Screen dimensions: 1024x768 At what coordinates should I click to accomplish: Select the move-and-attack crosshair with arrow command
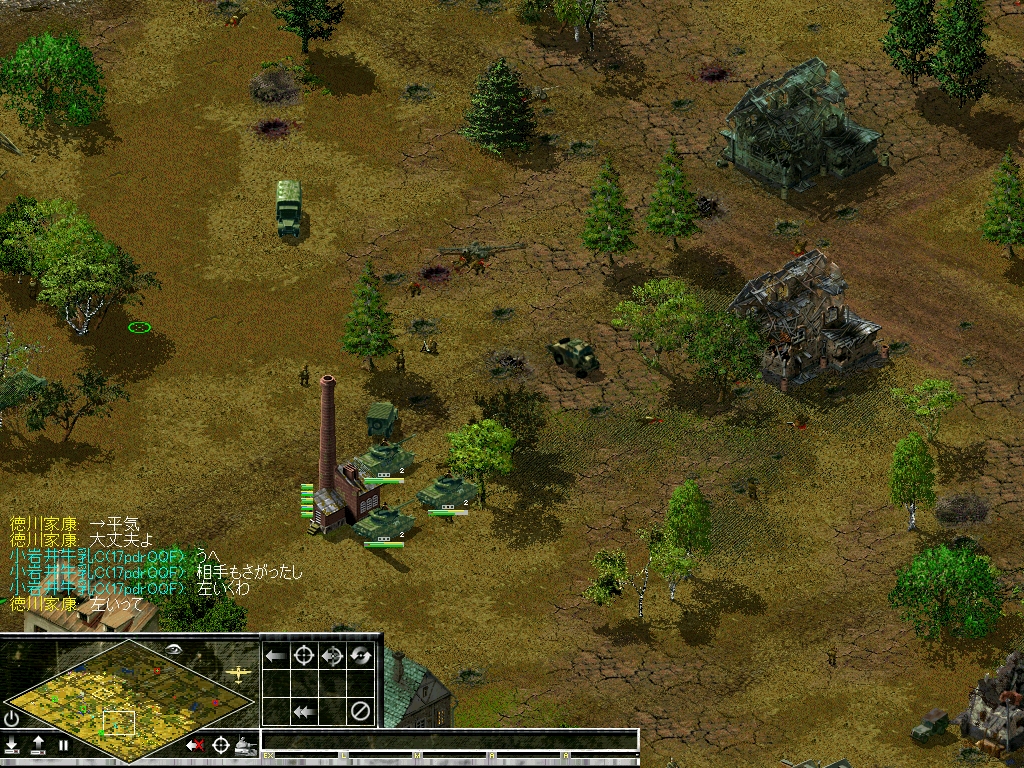point(333,656)
